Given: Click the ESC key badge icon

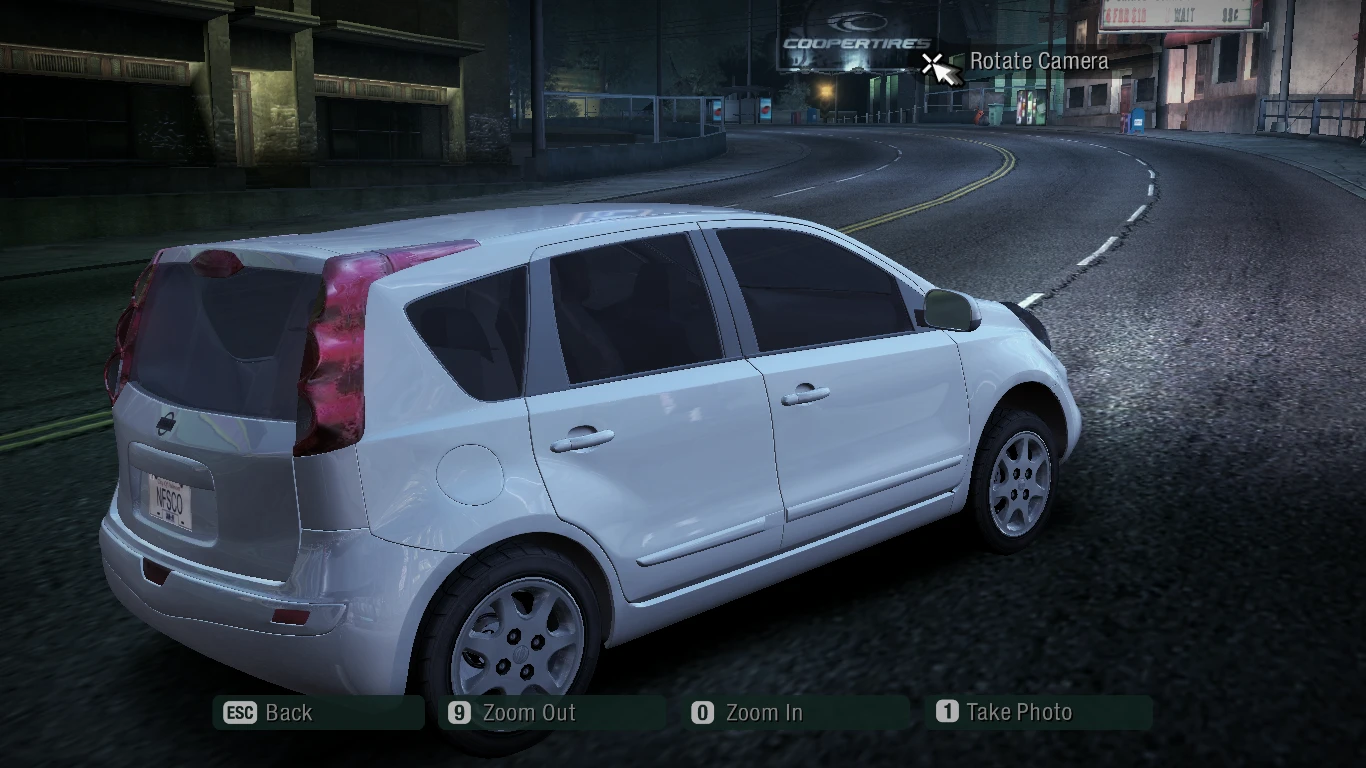Looking at the screenshot, I should tap(241, 714).
